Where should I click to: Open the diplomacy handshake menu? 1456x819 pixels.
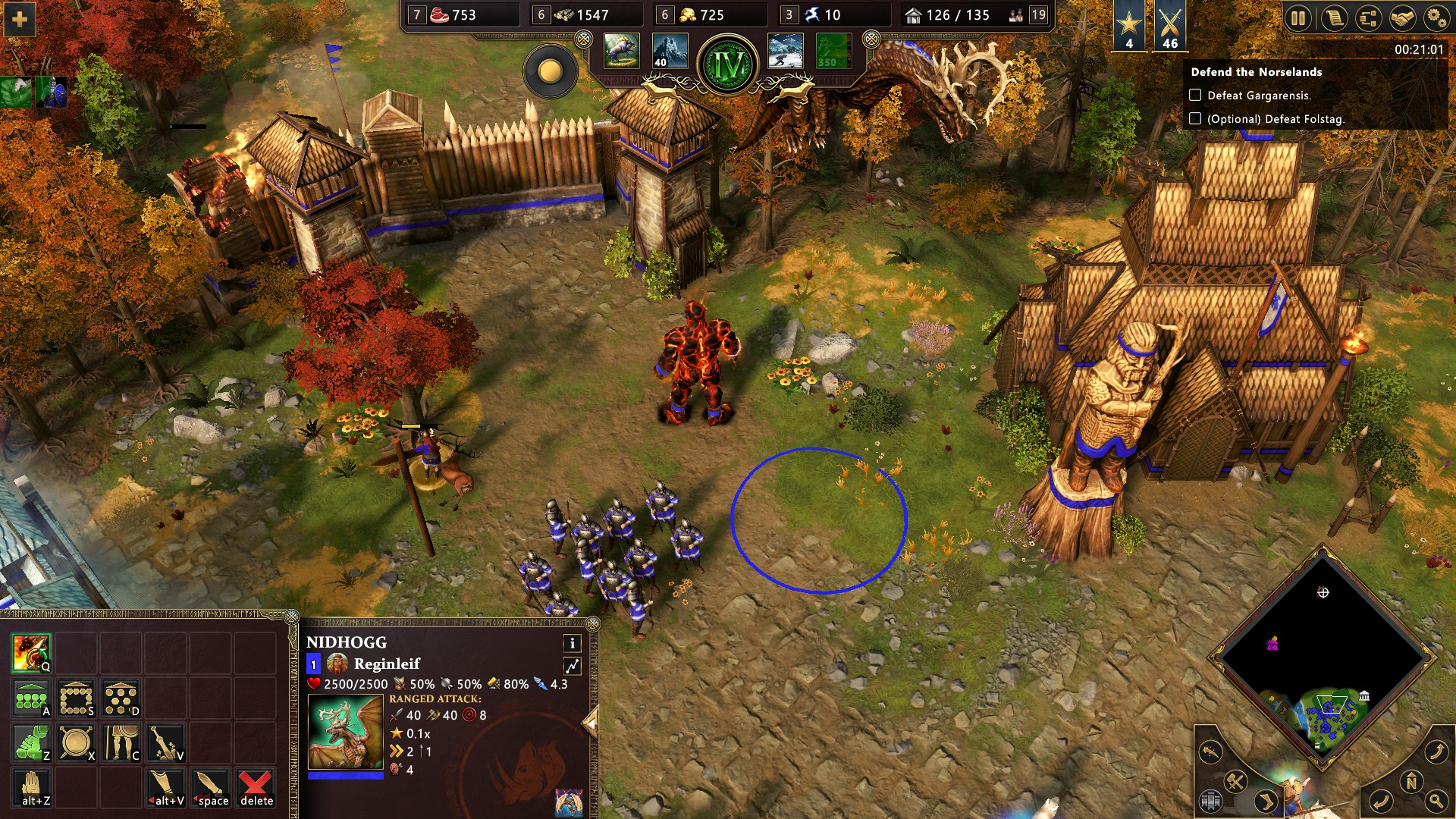[x=1401, y=18]
